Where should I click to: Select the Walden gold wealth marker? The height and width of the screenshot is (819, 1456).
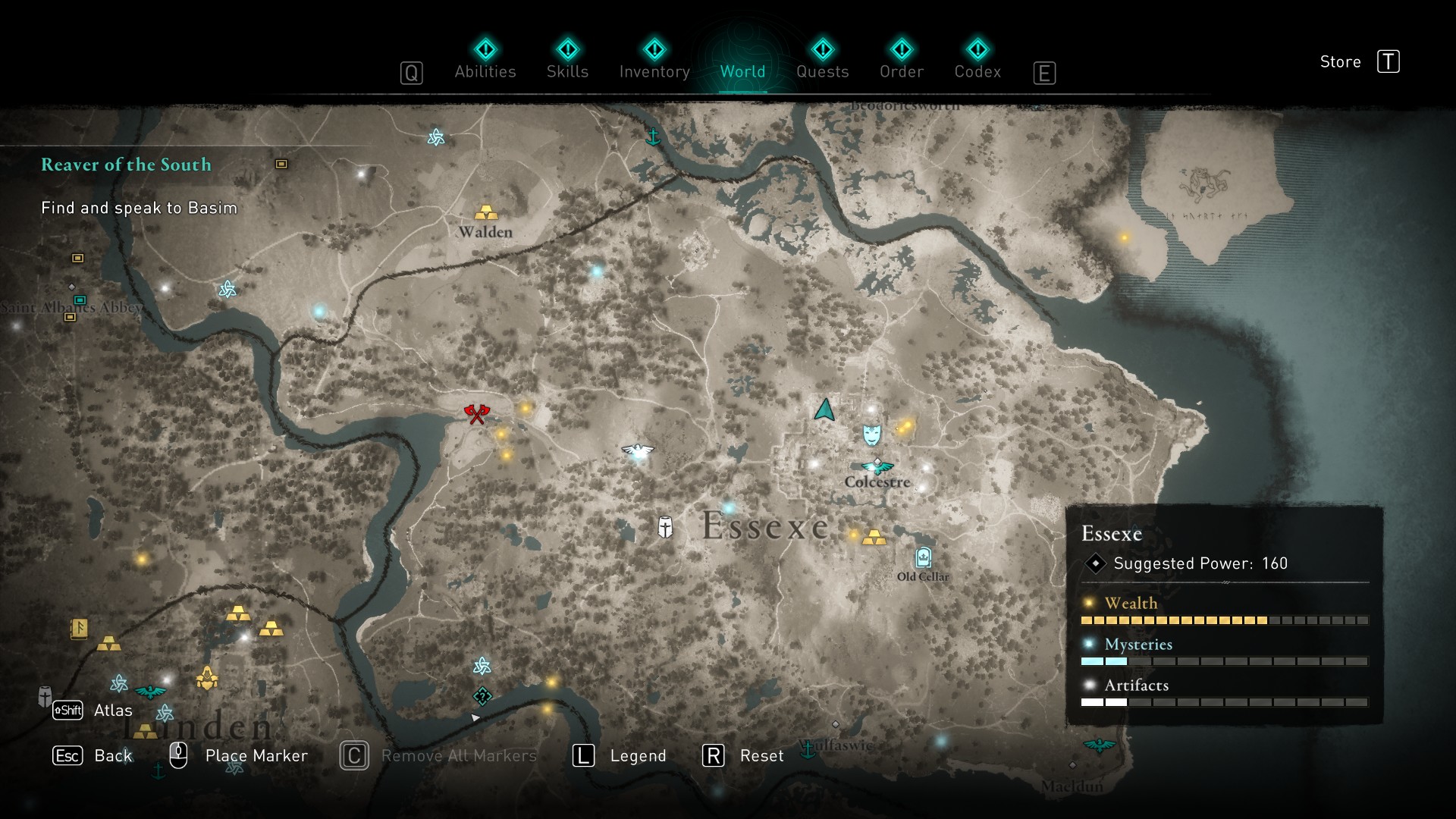coord(486,212)
